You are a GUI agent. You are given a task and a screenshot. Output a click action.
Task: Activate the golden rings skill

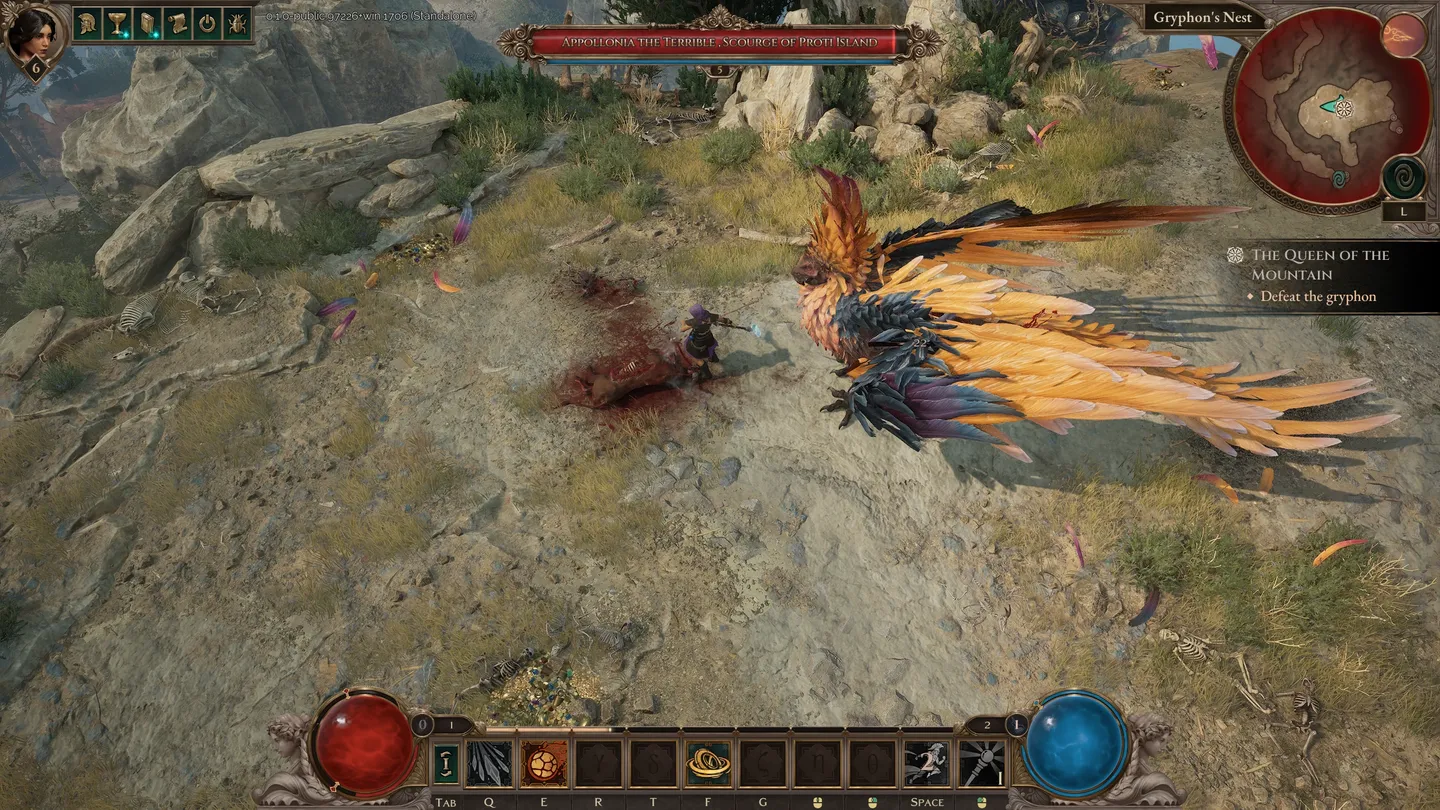pos(708,764)
